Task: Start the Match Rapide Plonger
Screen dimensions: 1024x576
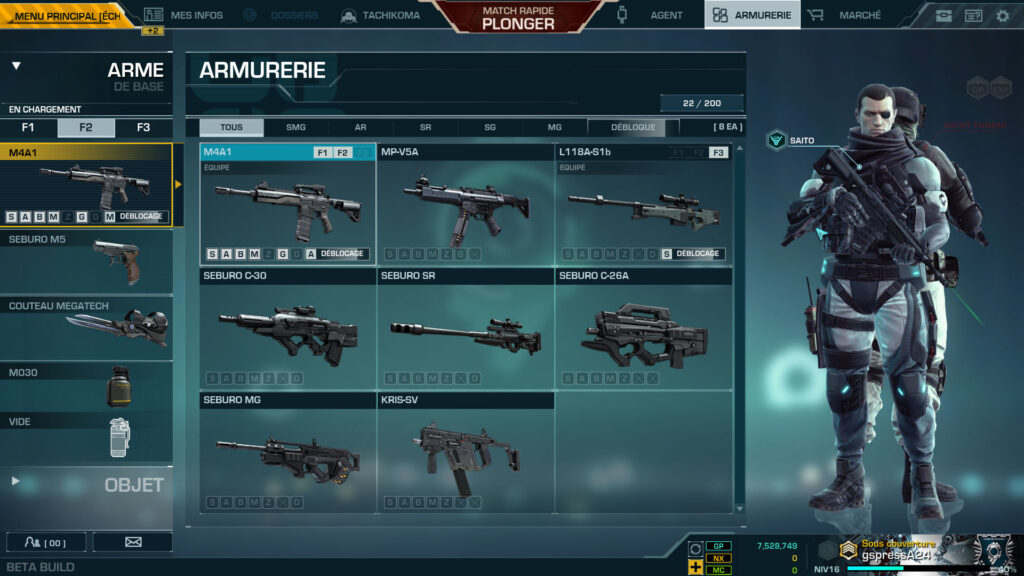Action: pos(517,17)
